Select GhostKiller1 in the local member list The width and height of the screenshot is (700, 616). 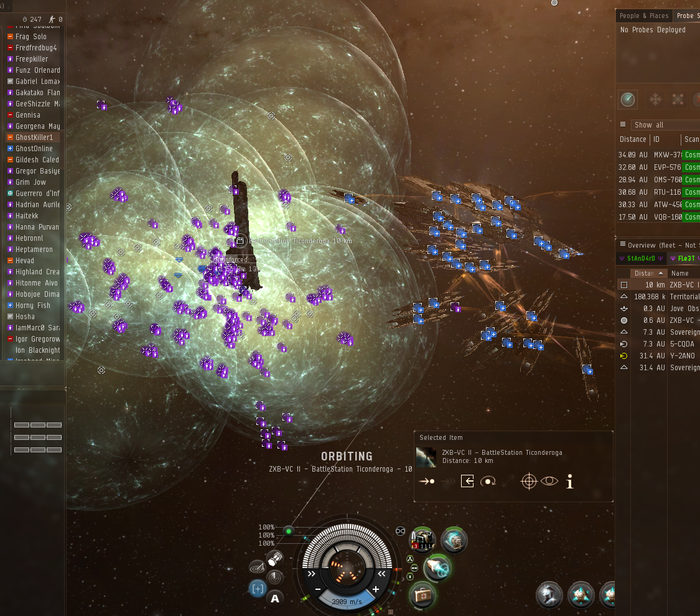(36, 137)
